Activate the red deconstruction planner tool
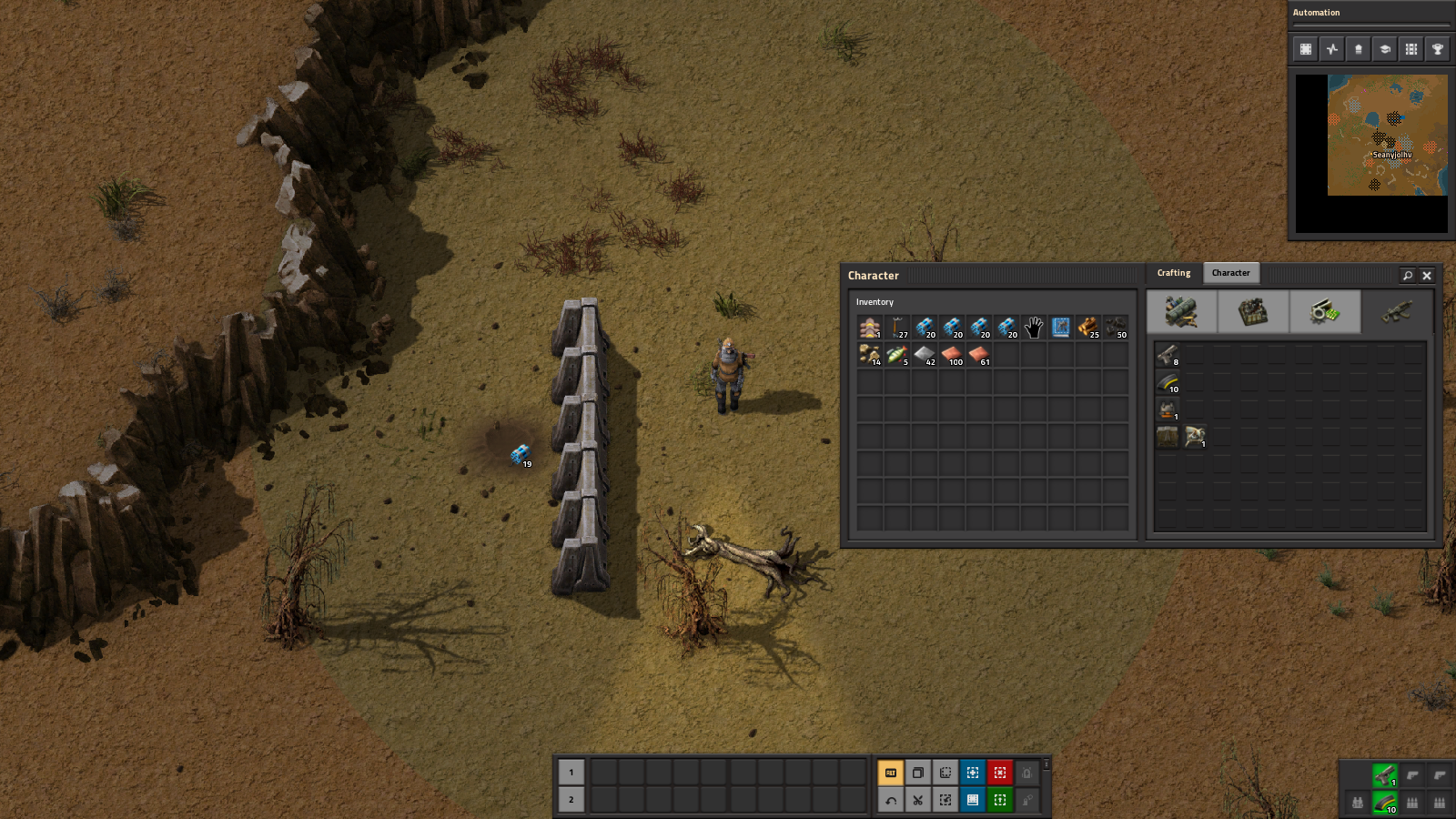The width and height of the screenshot is (1456, 819). [1000, 773]
